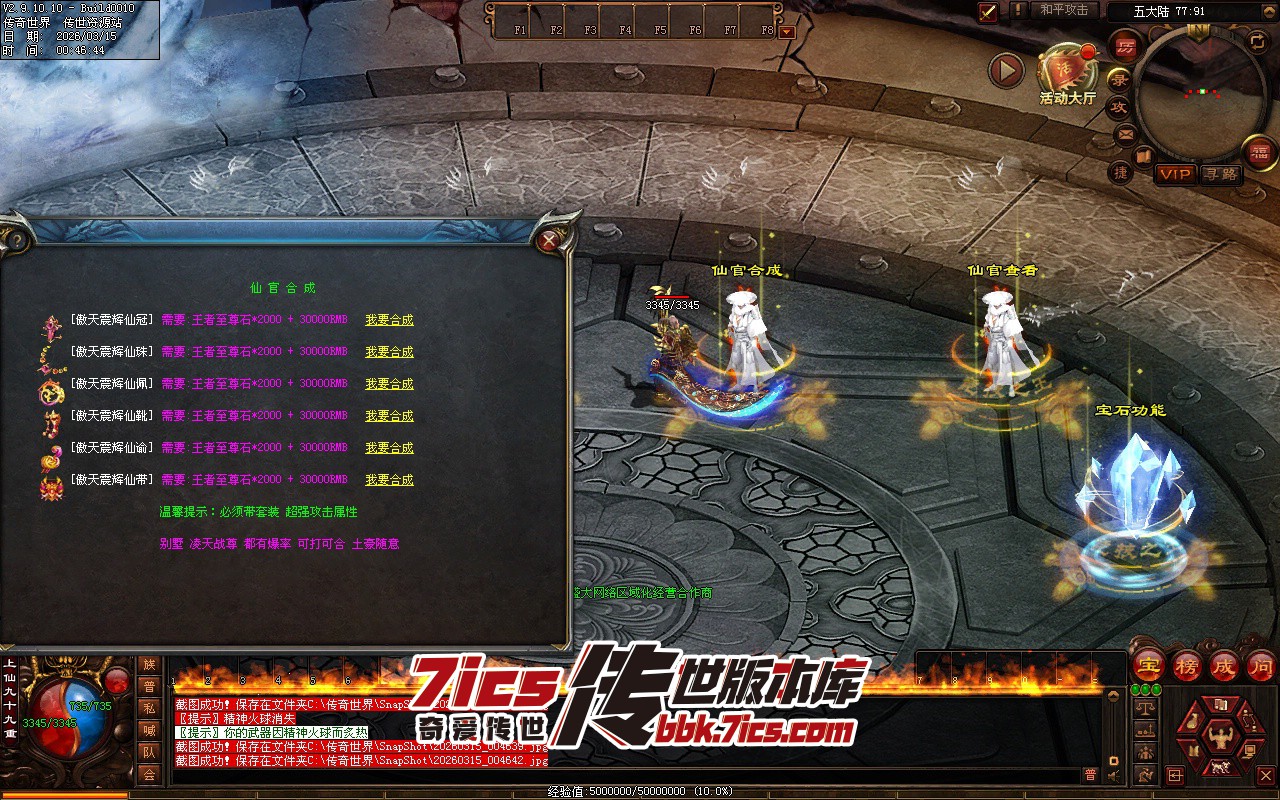Open the mail envelope icon

tap(1126, 134)
